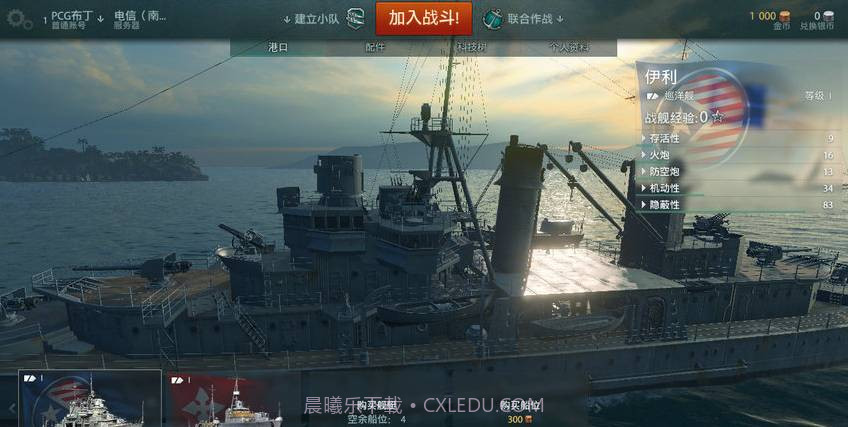Screen dimensions: 848x427
Task: Open the 建立小队 division dropdown
Action: tap(317, 18)
